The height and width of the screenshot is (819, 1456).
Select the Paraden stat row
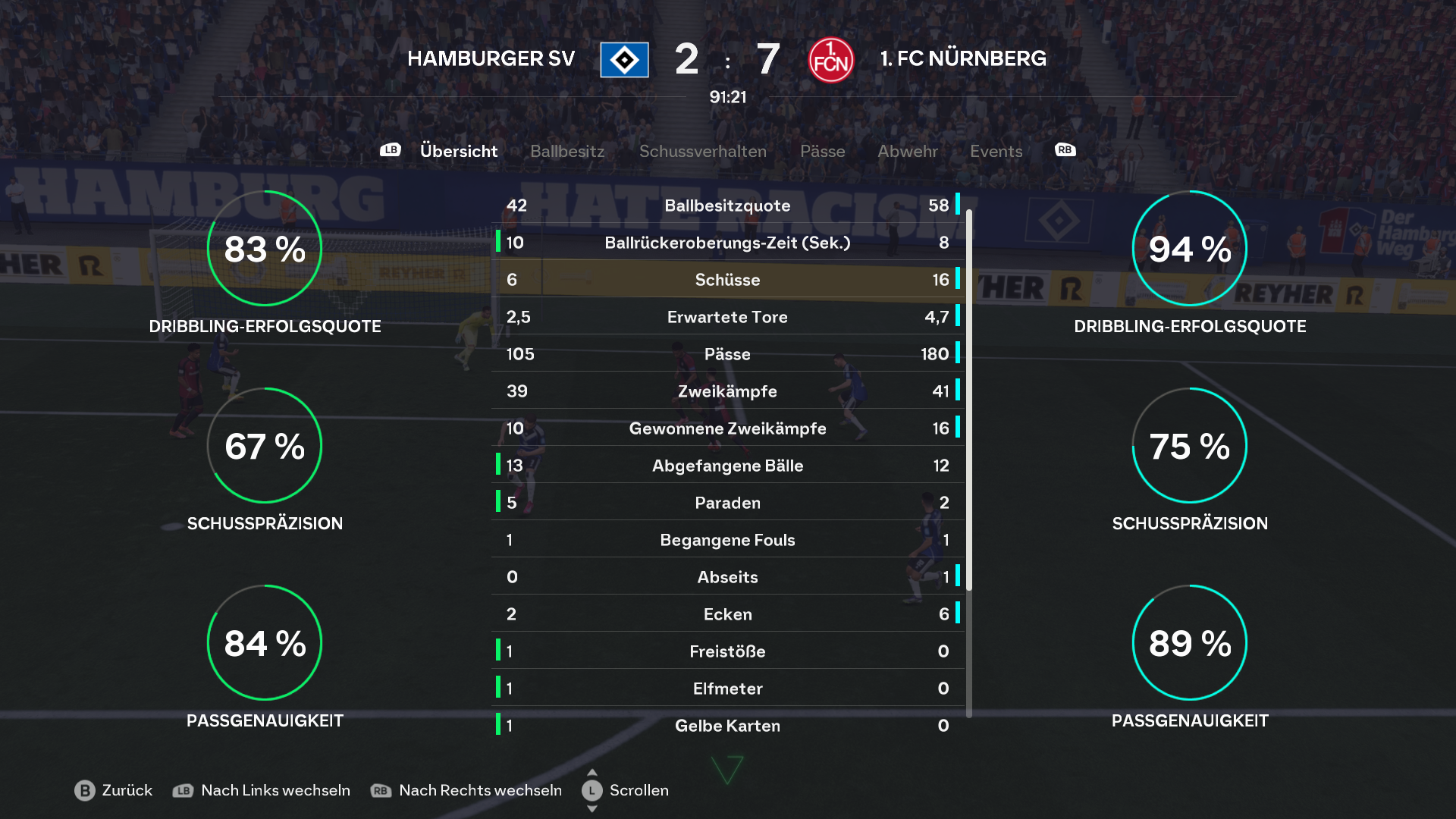click(727, 503)
